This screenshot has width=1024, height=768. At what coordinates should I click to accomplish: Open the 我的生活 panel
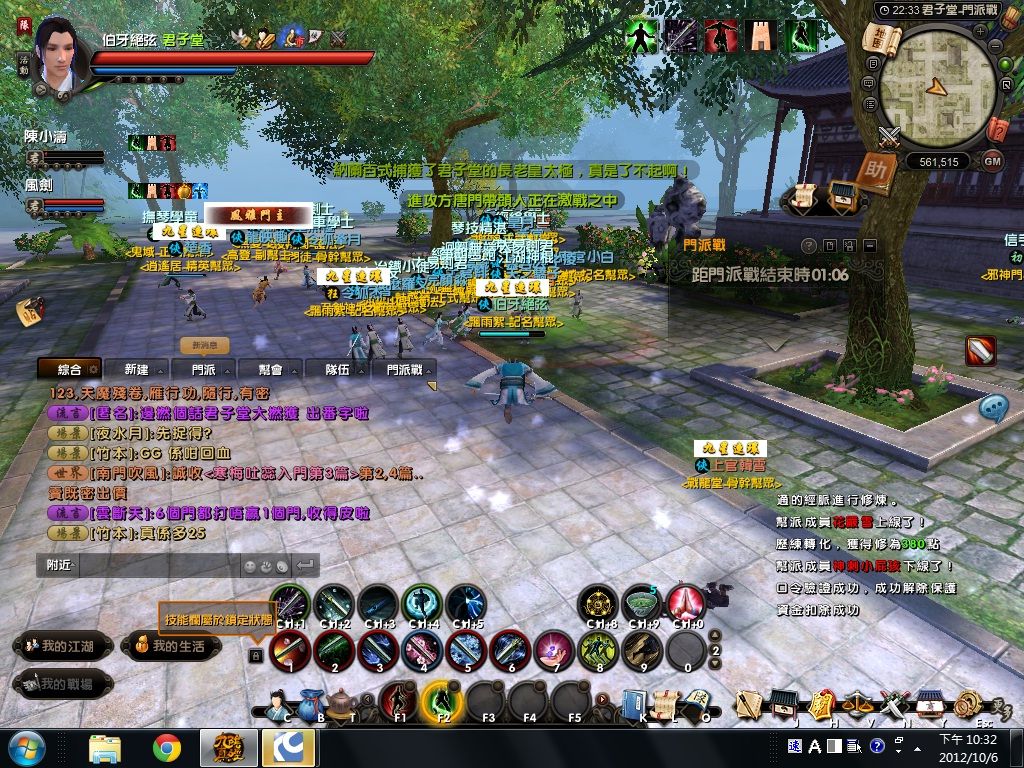pos(170,646)
